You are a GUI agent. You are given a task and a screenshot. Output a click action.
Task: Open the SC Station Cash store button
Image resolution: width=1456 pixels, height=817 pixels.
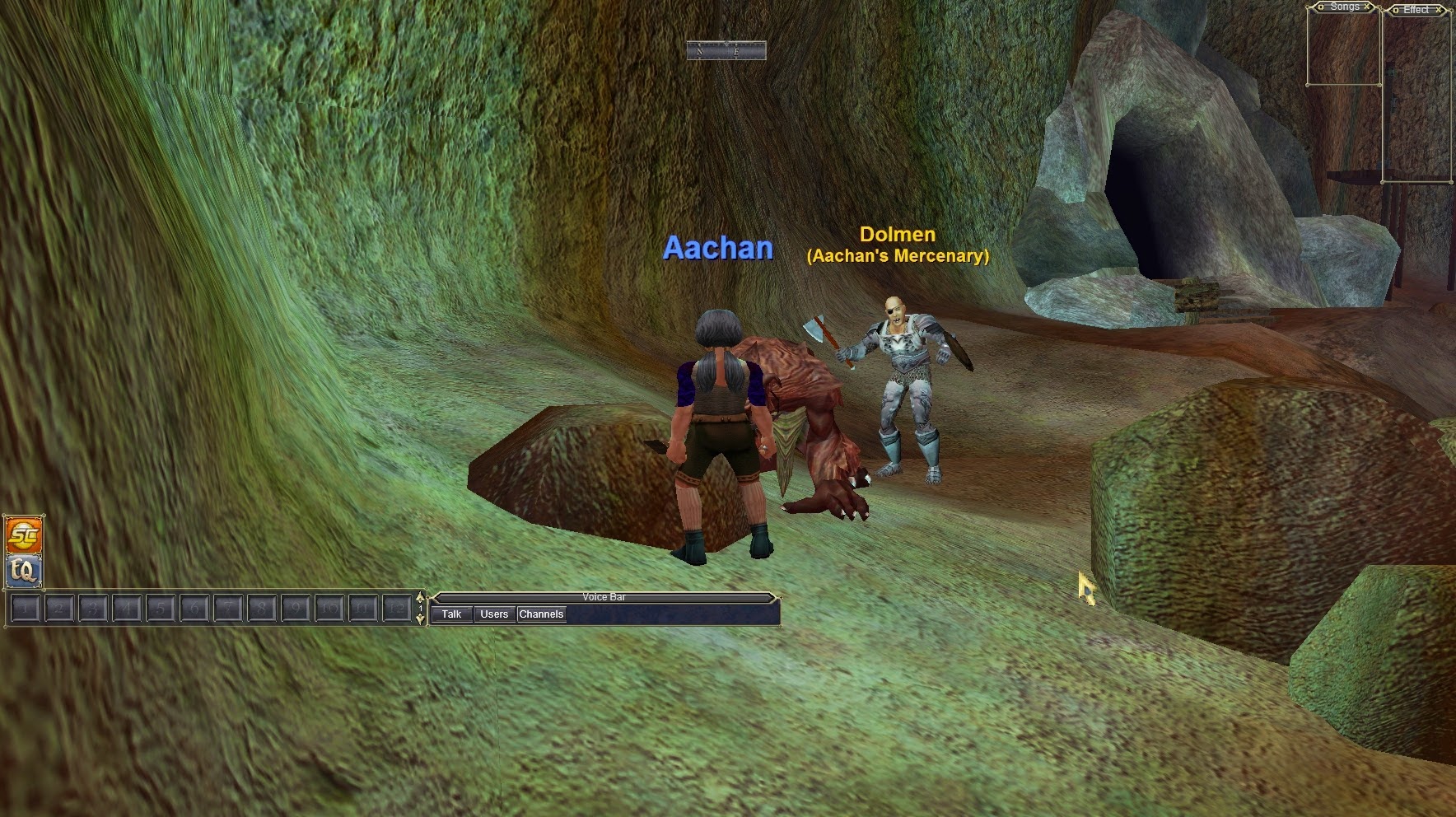tap(23, 536)
